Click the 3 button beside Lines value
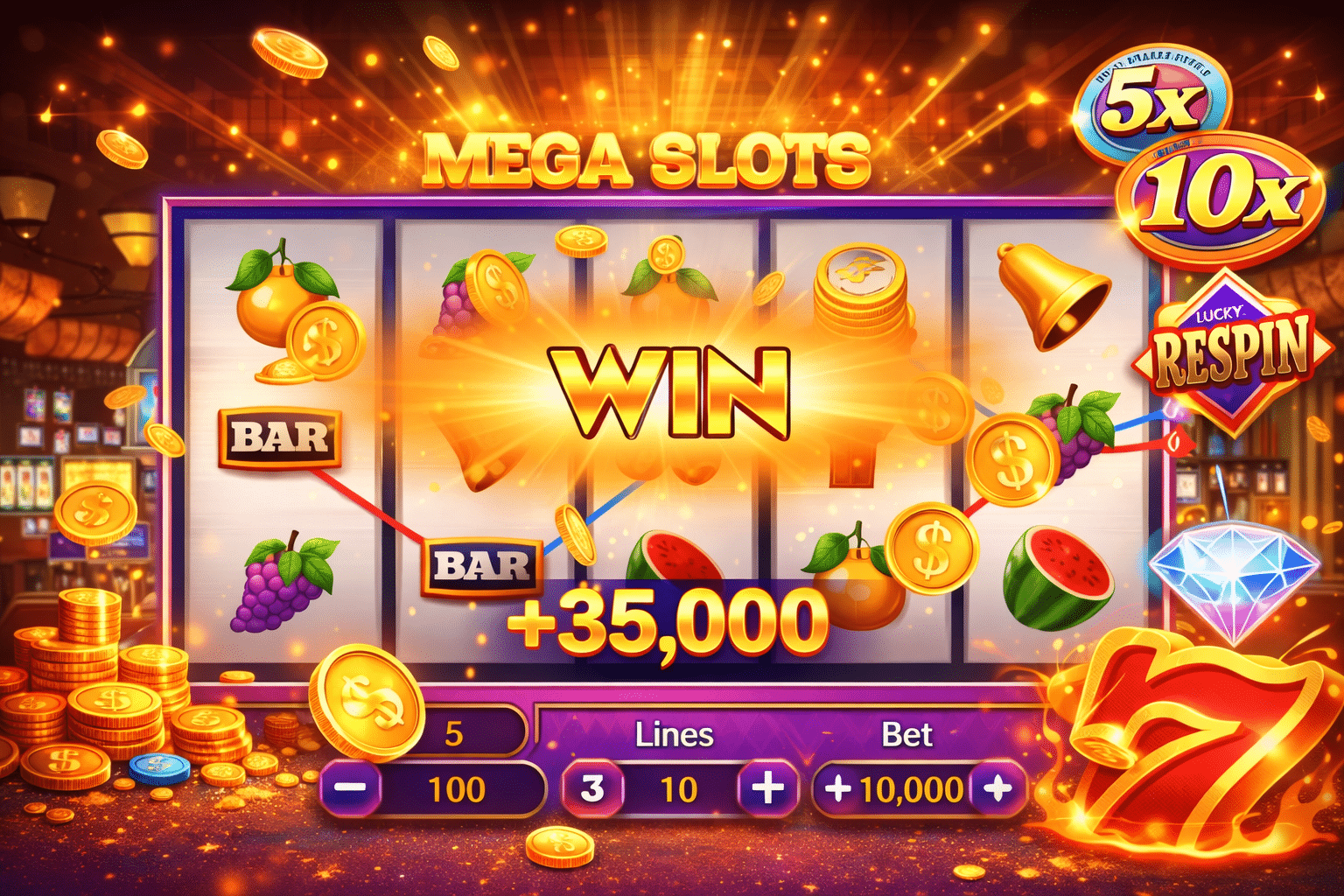Image resolution: width=1344 pixels, height=896 pixels. click(592, 788)
